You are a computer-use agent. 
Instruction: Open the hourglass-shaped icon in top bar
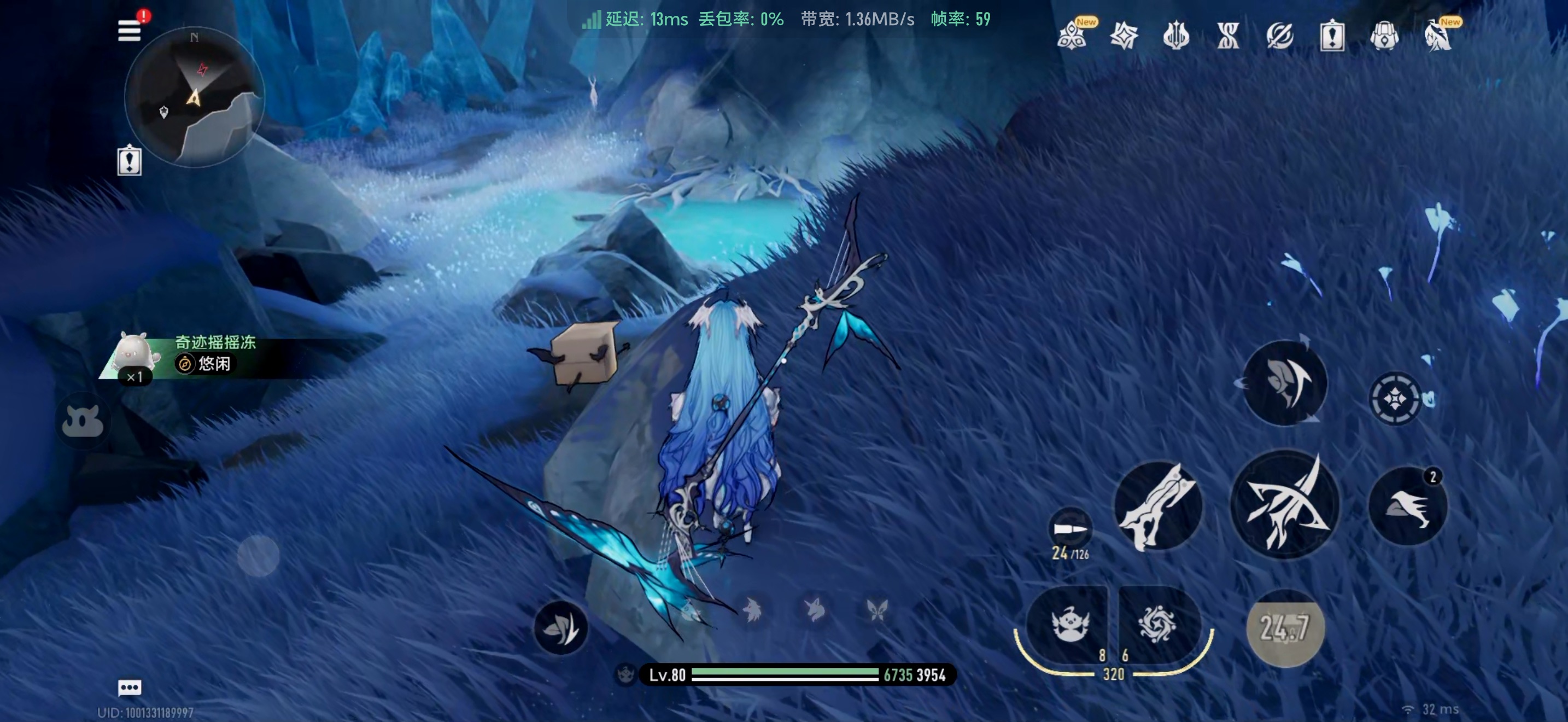1228,36
